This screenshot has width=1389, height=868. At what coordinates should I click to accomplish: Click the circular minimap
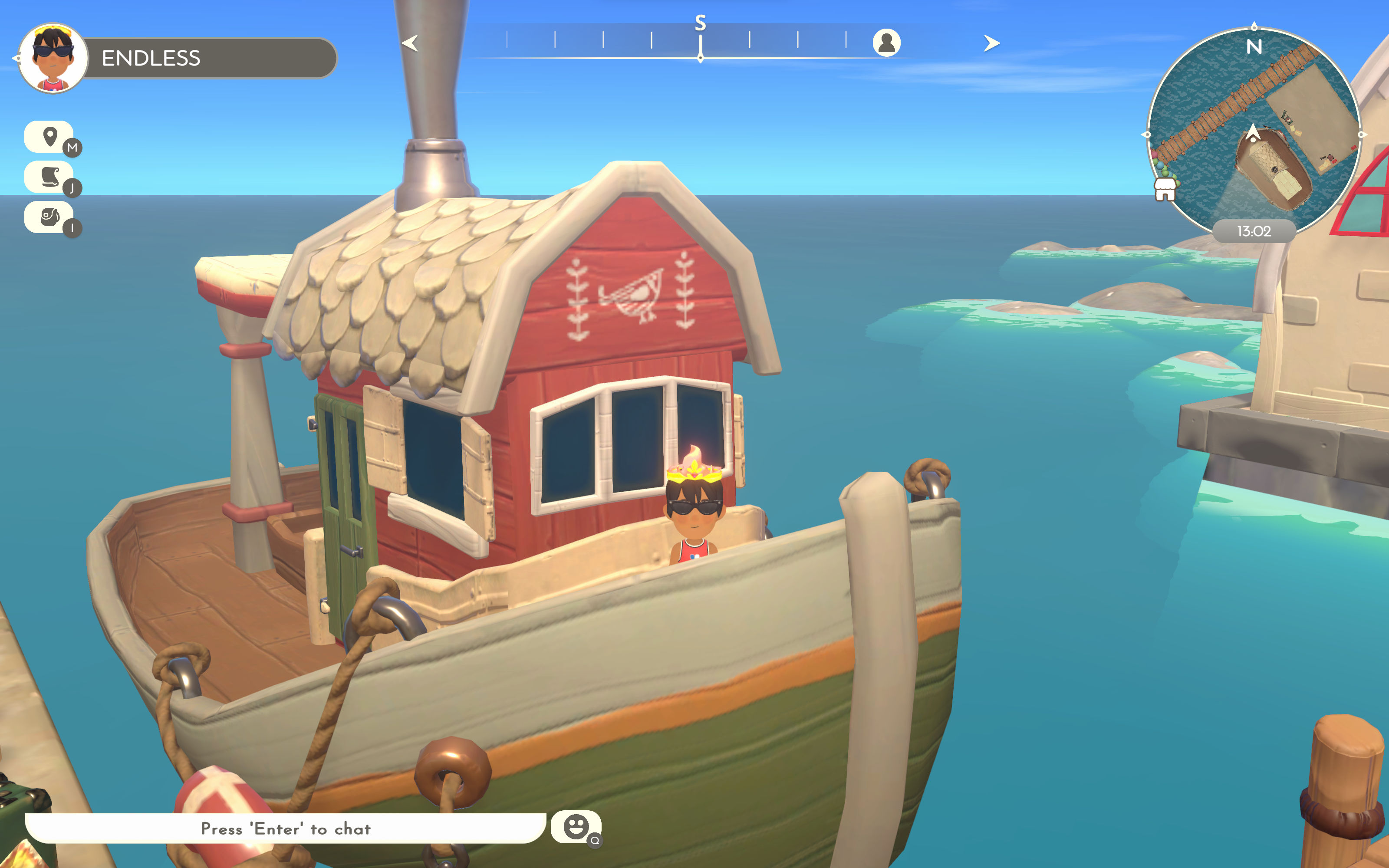(1254, 132)
